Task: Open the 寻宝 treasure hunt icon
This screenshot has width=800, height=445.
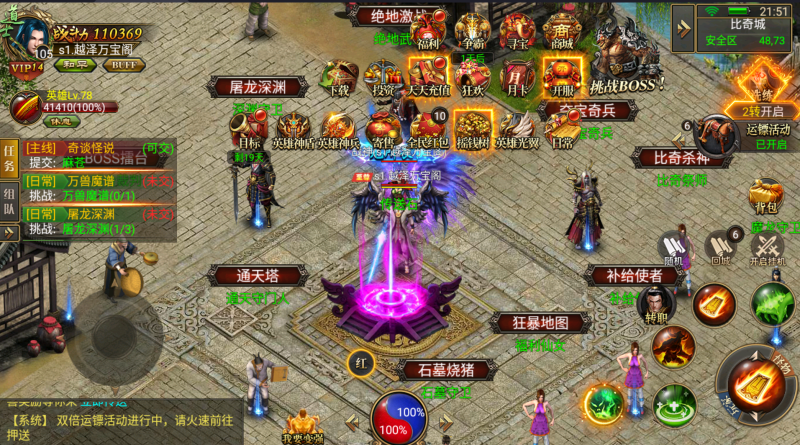Action: 518,32
